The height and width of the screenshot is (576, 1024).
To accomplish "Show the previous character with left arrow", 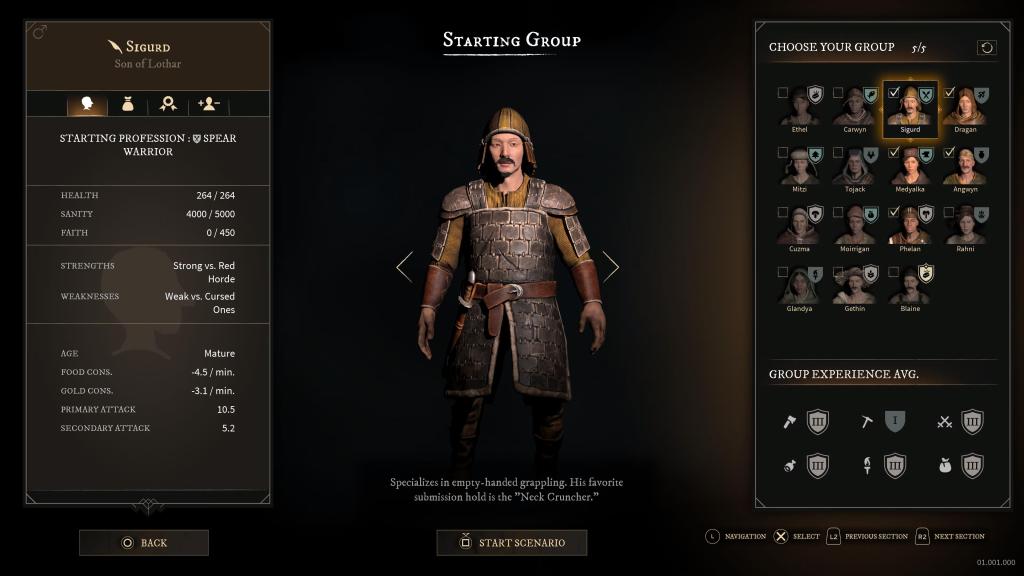I will 404,266.
